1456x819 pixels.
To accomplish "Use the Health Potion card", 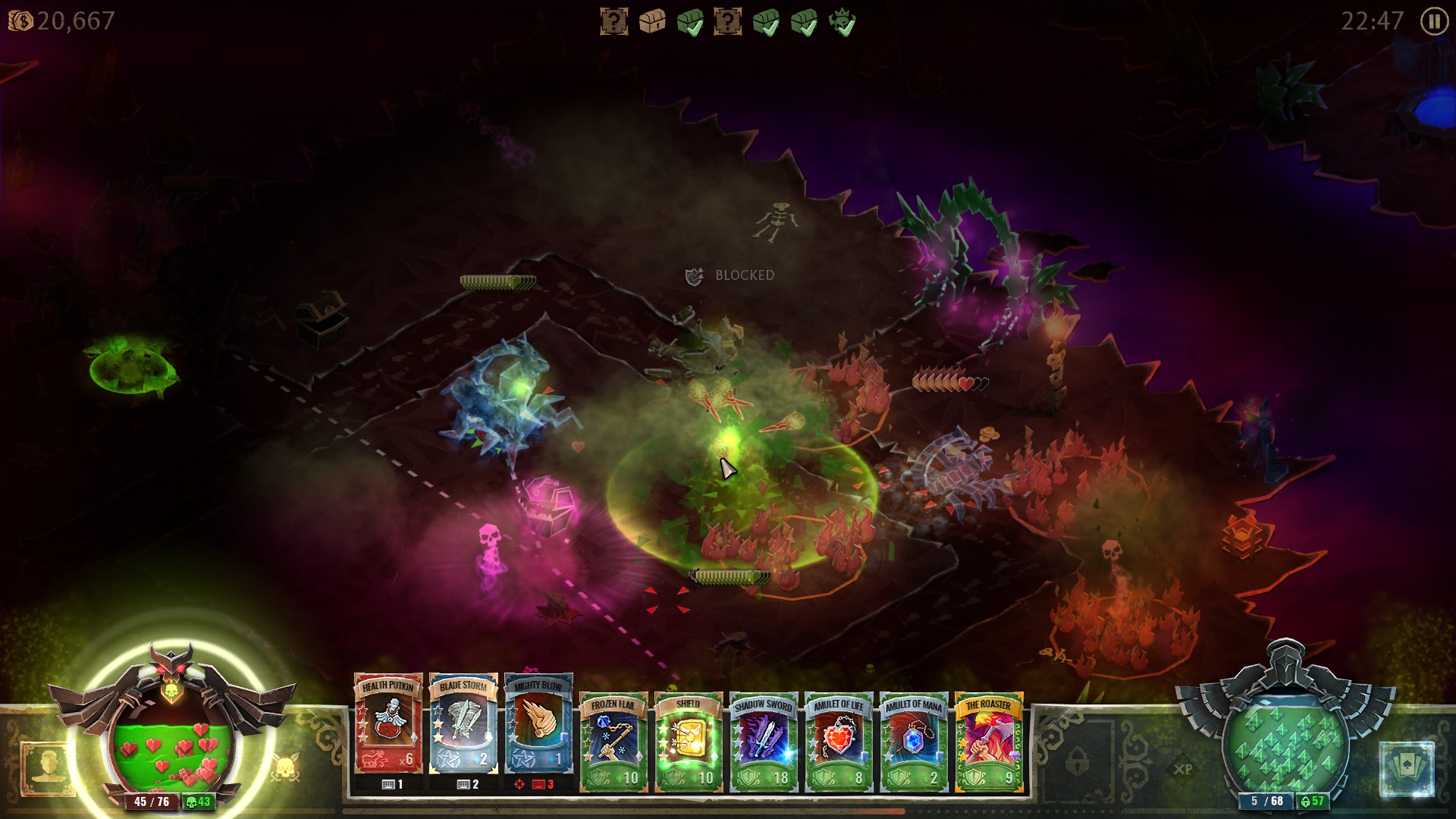I will click(x=388, y=723).
